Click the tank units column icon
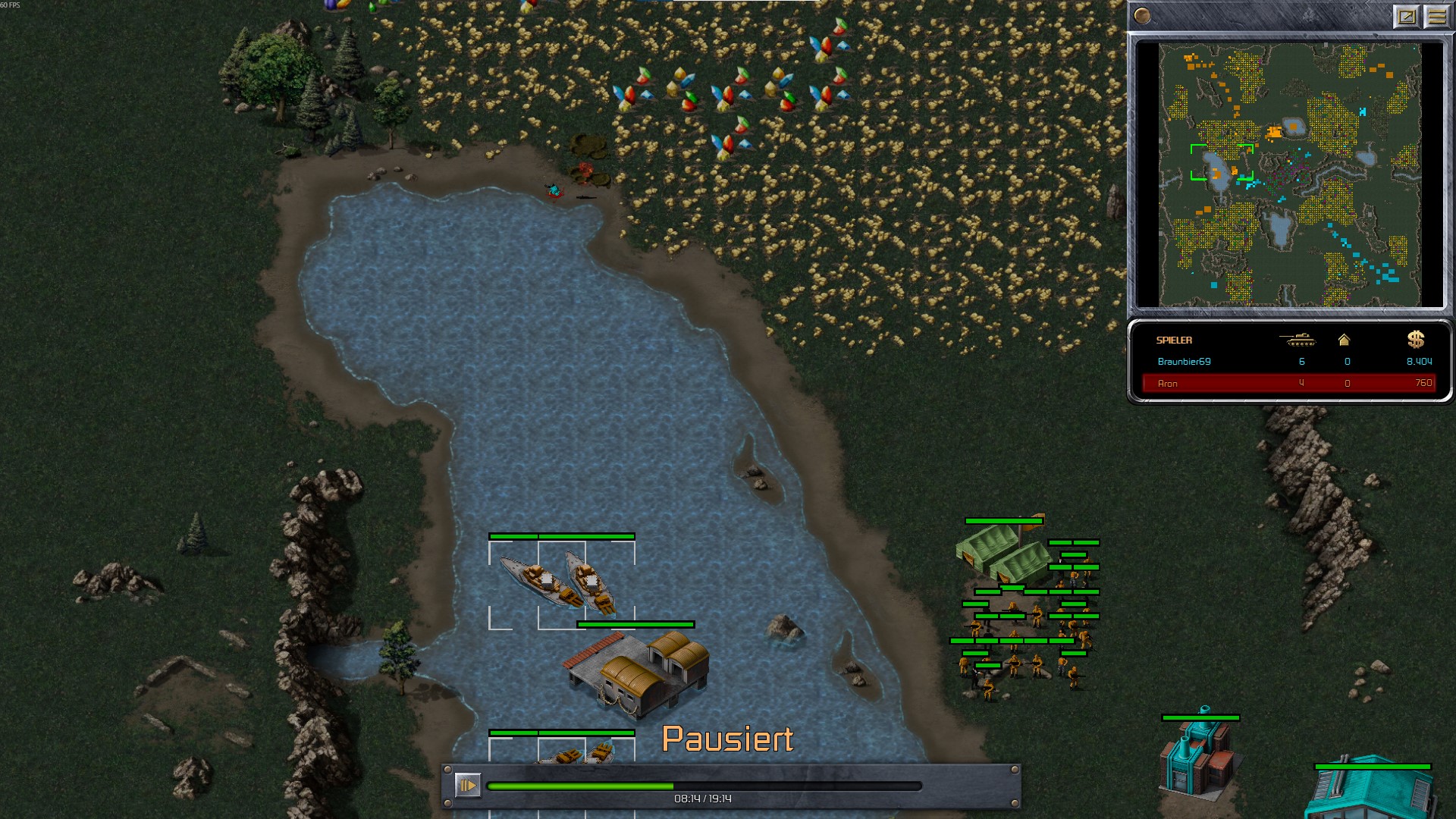This screenshot has width=1456, height=819. [x=1298, y=340]
